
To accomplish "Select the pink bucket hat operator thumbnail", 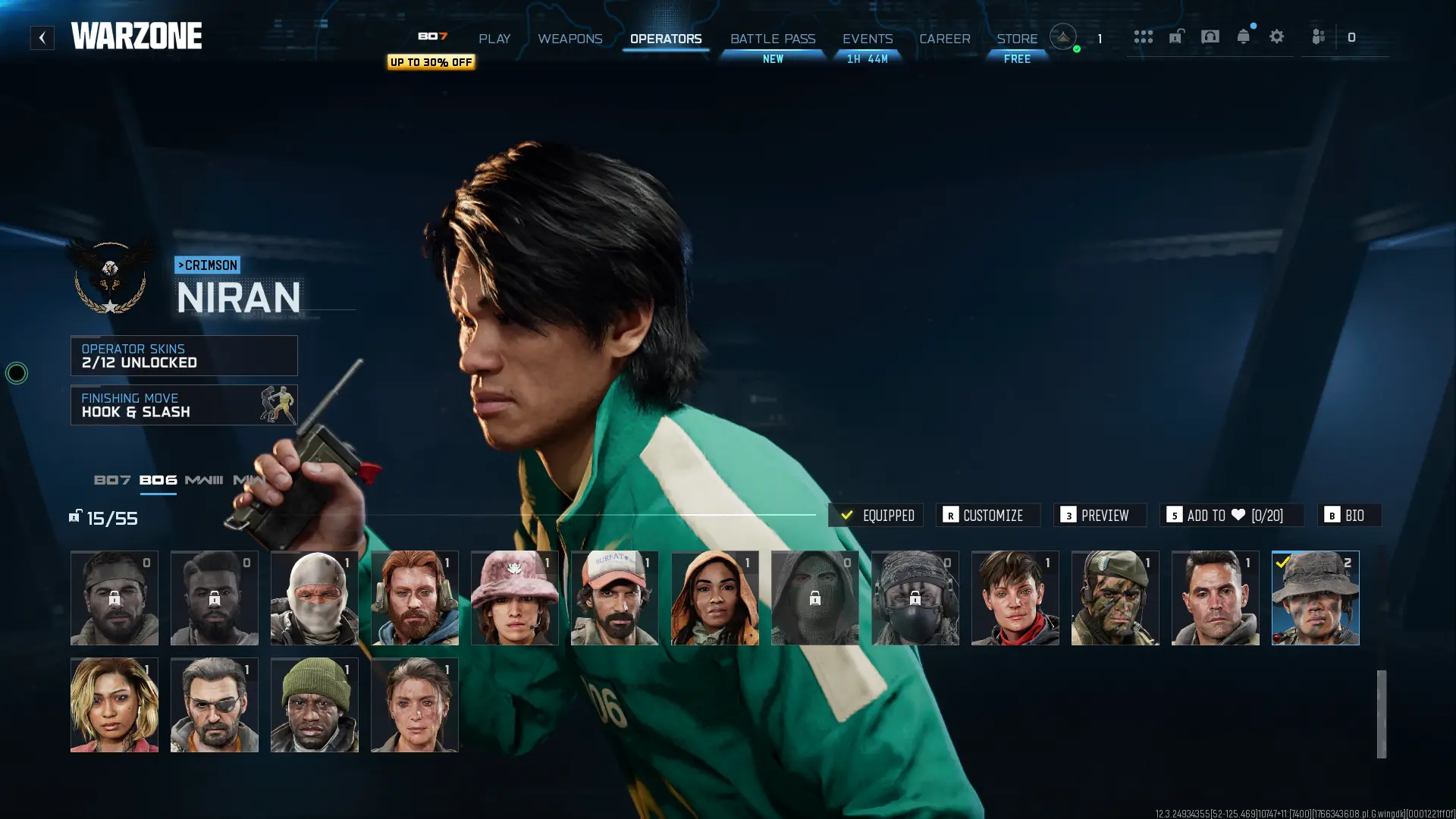I will pos(514,598).
